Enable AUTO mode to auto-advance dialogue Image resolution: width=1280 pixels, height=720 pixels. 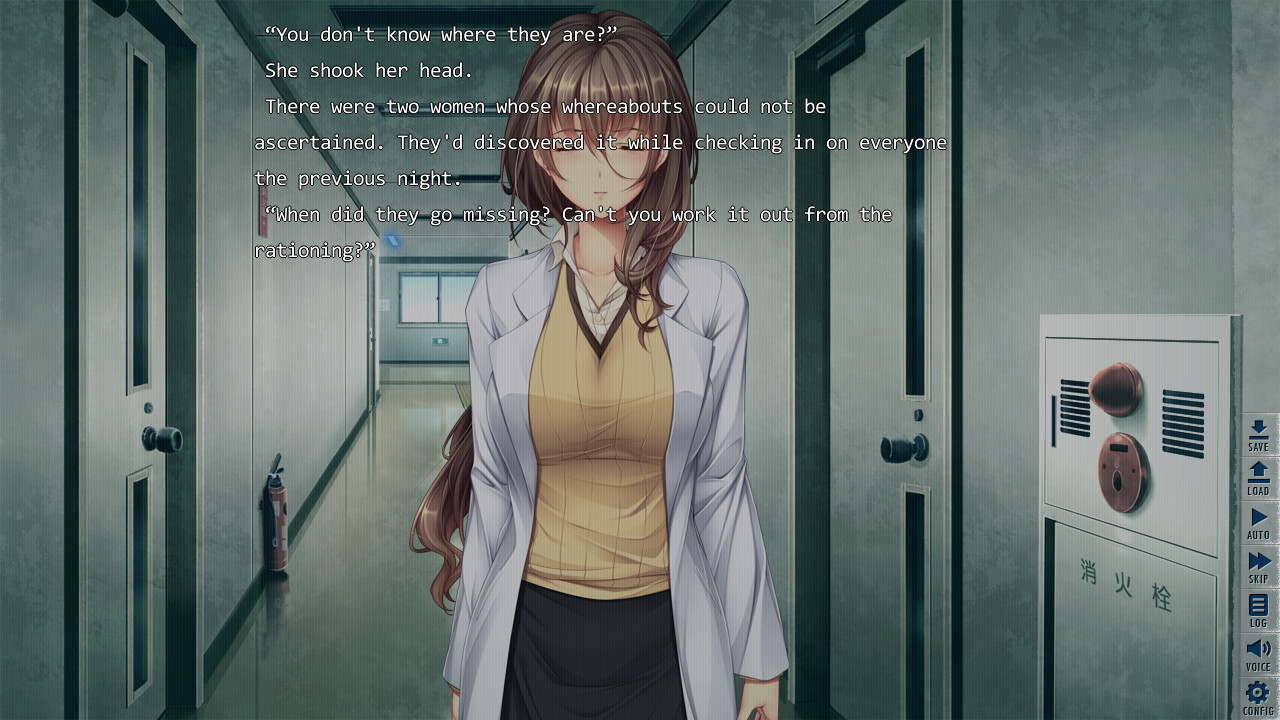coord(1258,520)
